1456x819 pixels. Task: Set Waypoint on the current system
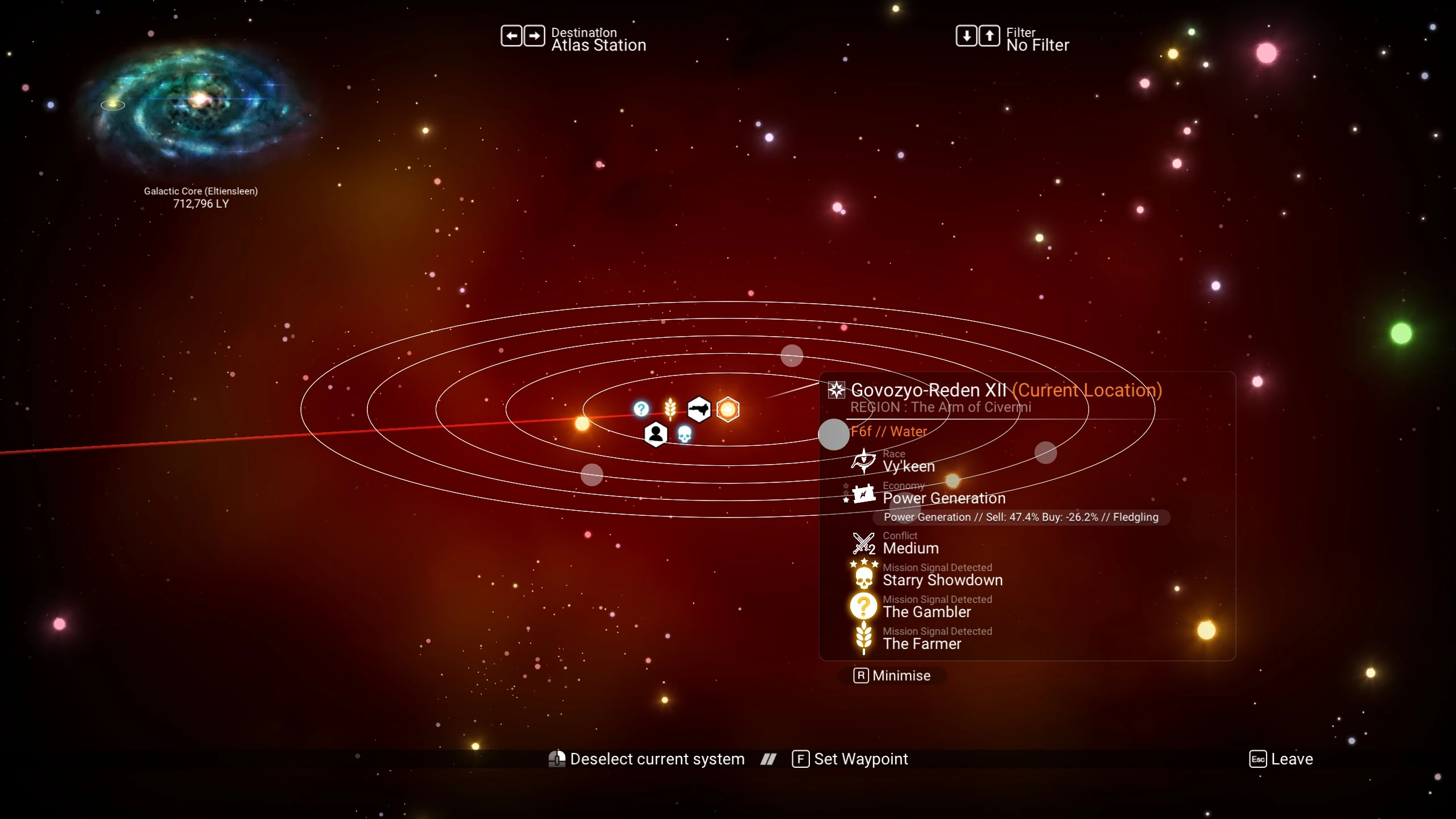851,759
